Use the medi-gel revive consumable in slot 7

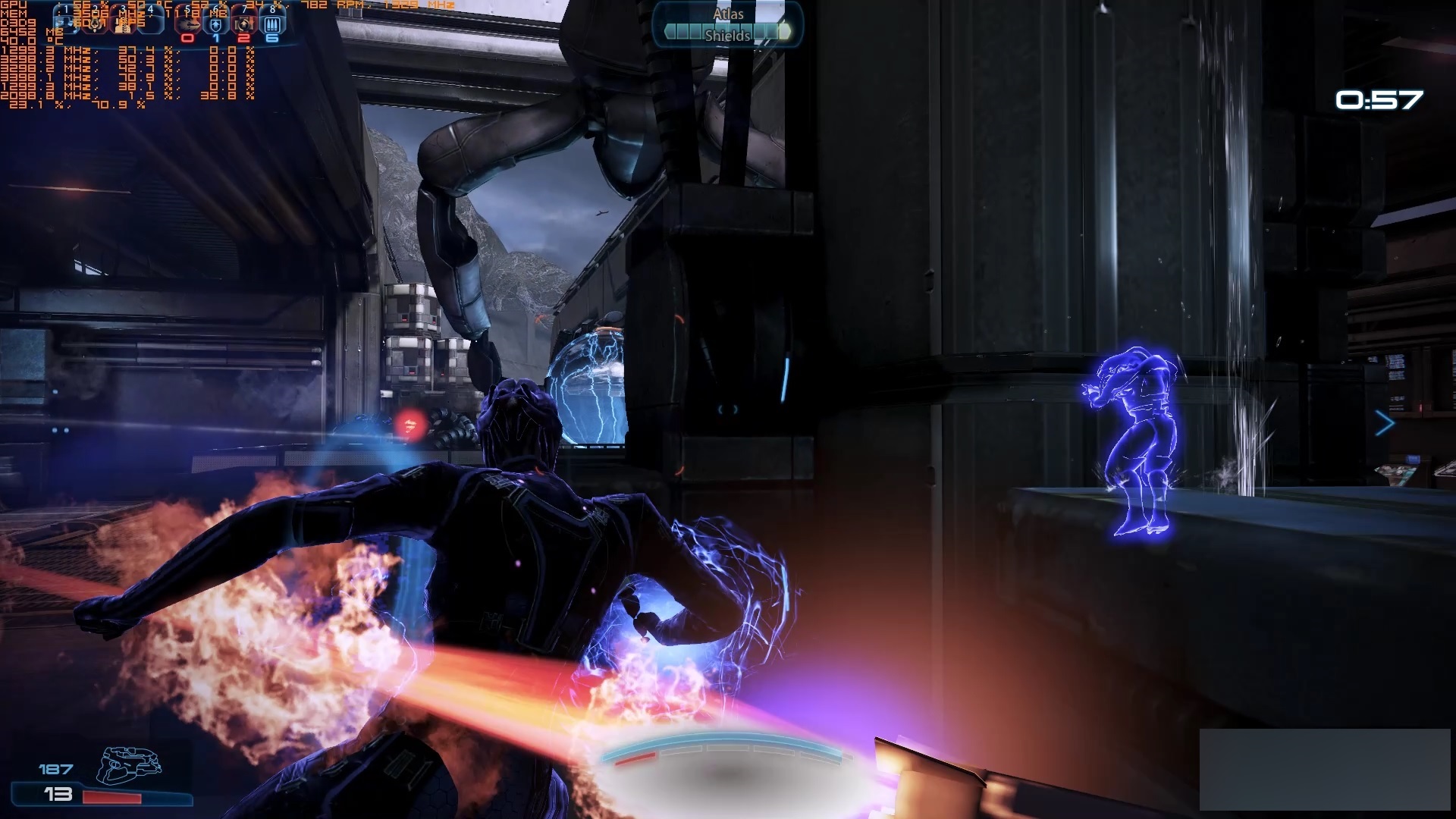pyautogui.click(x=244, y=24)
